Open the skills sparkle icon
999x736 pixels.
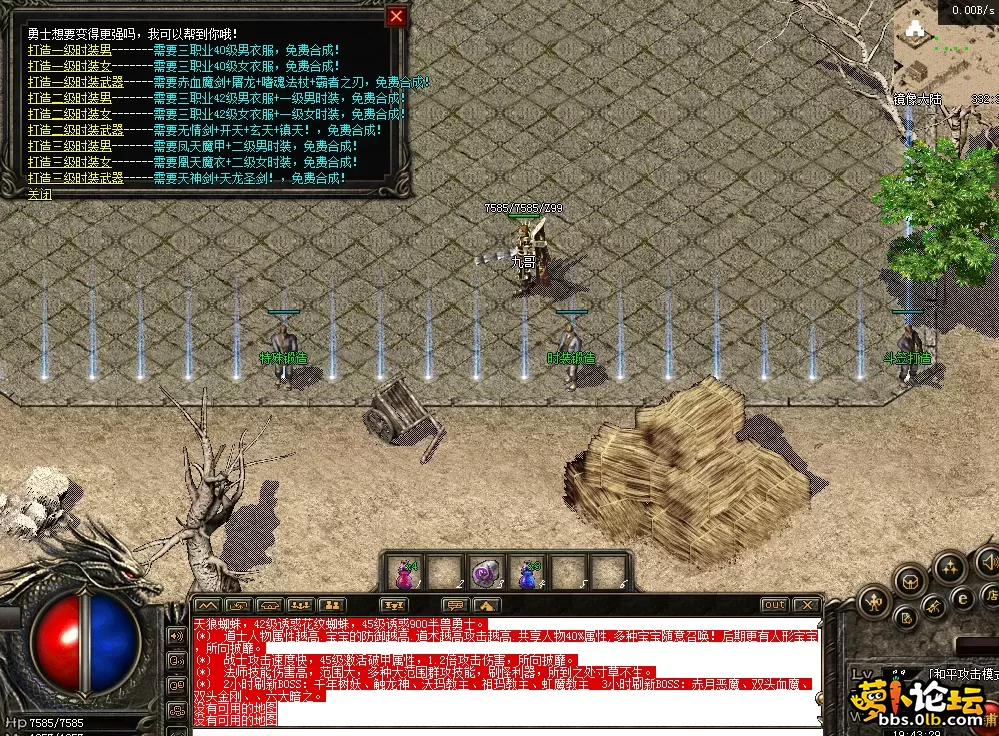pos(949,568)
